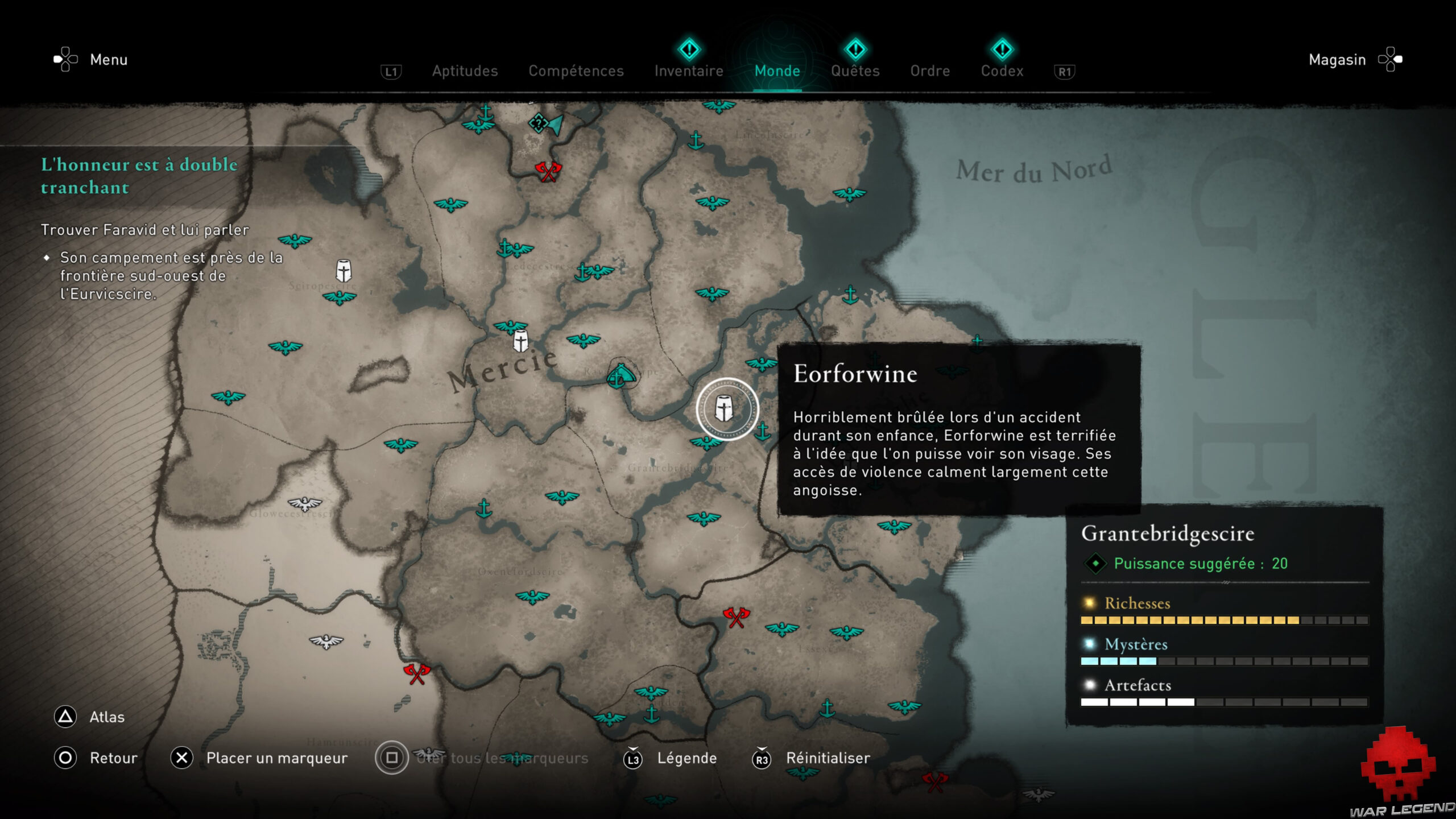Click the unknown quest marker icon at map top
This screenshot has height=819, width=1456.
pyautogui.click(x=537, y=121)
